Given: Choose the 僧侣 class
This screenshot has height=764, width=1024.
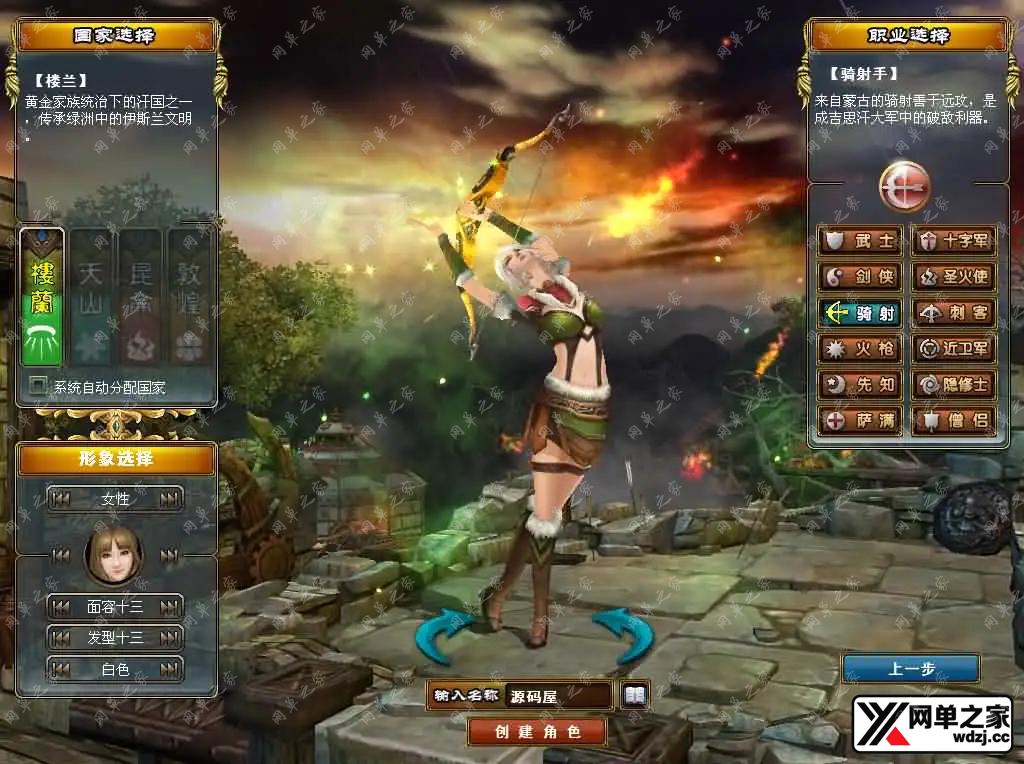Looking at the screenshot, I should pos(954,420).
